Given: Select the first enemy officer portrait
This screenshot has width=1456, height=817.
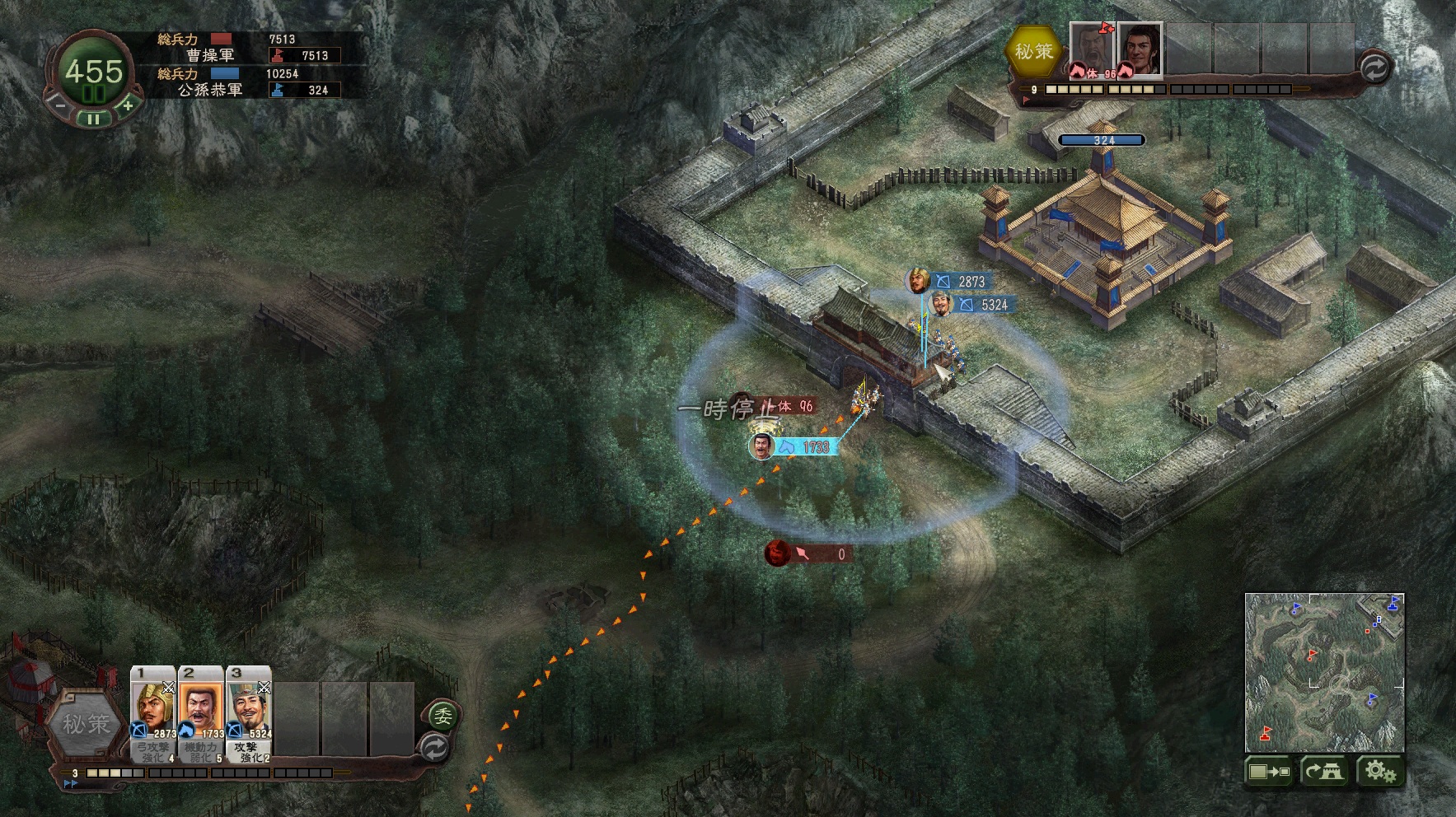Looking at the screenshot, I should point(1092,49).
